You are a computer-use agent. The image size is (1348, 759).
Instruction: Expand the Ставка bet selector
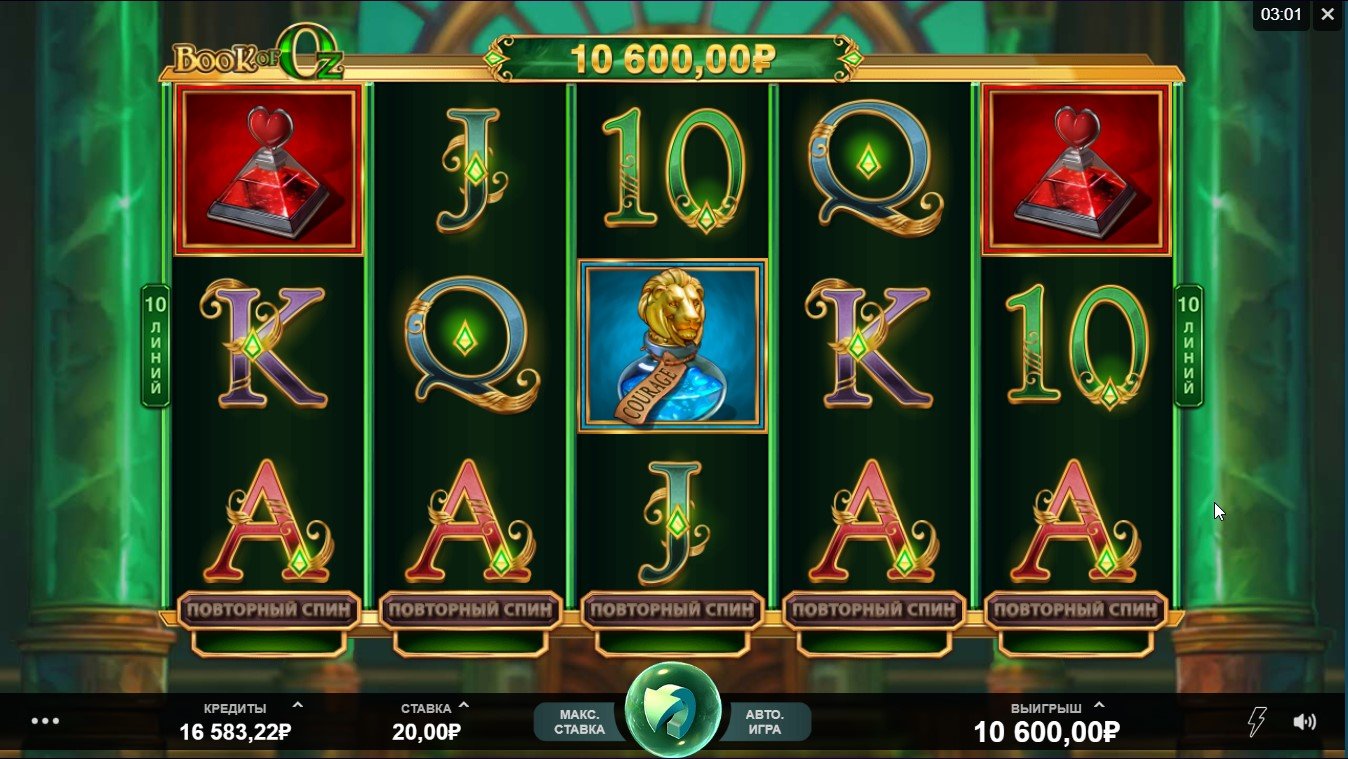pos(463,706)
